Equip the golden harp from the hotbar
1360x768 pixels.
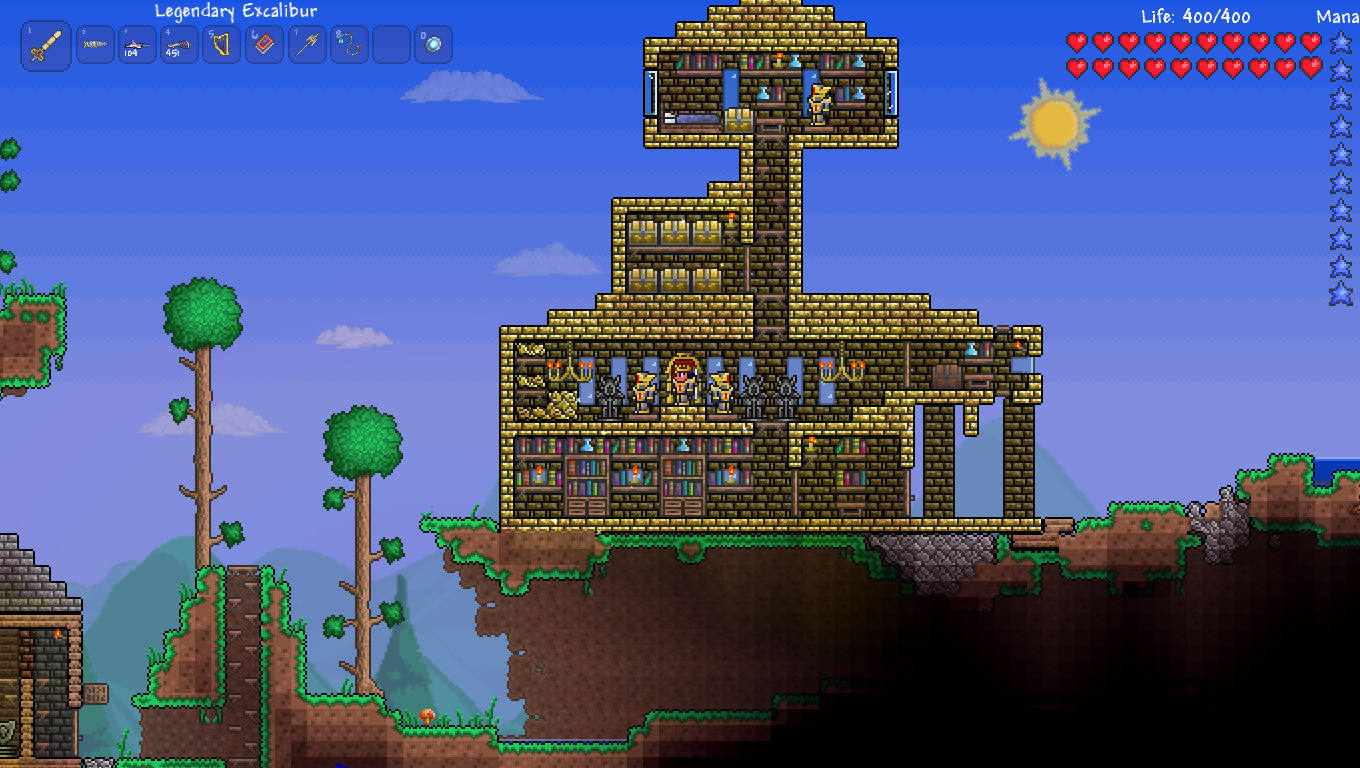222,45
